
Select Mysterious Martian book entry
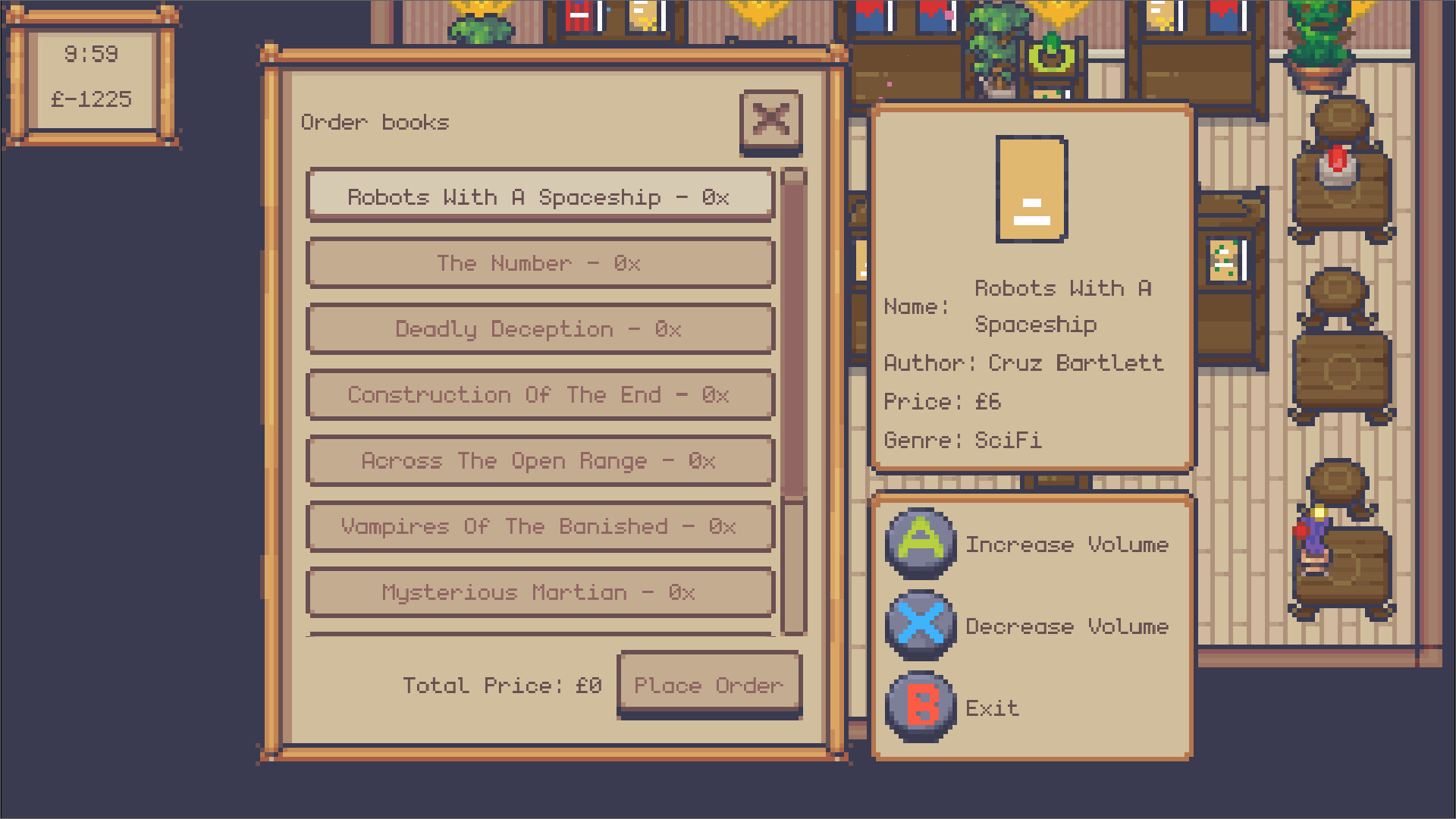tap(538, 592)
